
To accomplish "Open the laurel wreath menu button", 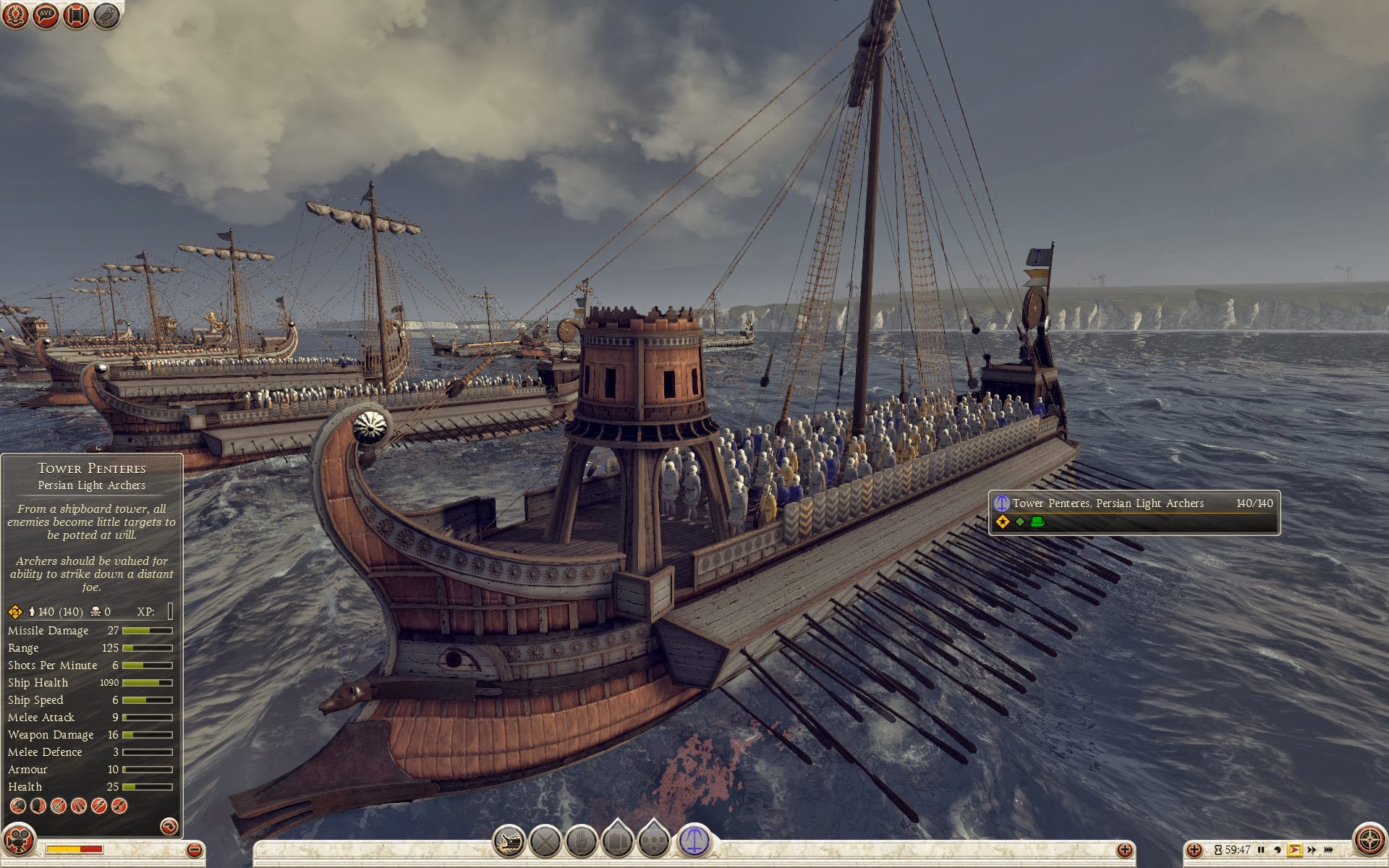I will tap(16, 15).
